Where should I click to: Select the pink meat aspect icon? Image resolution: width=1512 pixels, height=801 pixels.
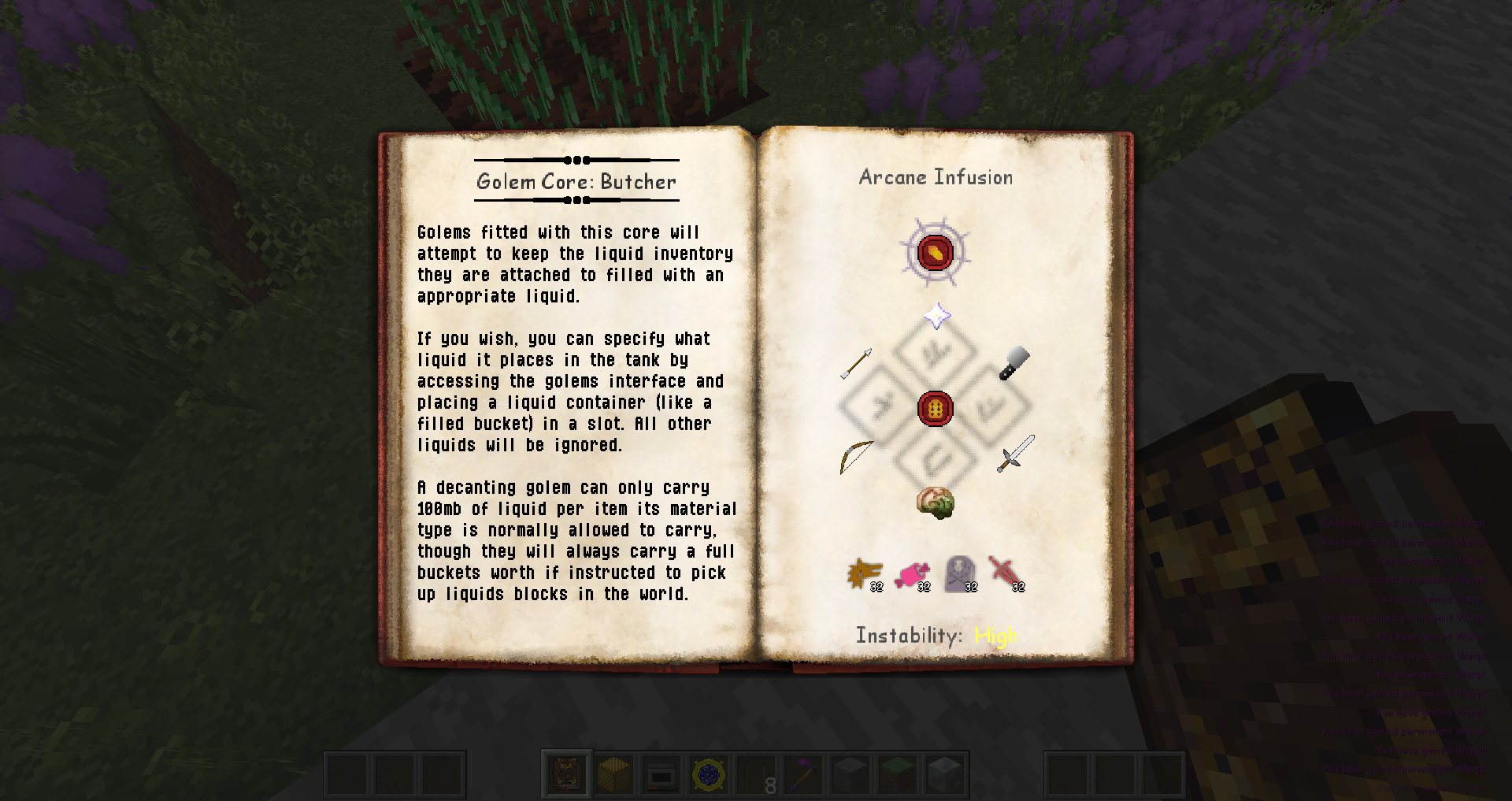912,574
